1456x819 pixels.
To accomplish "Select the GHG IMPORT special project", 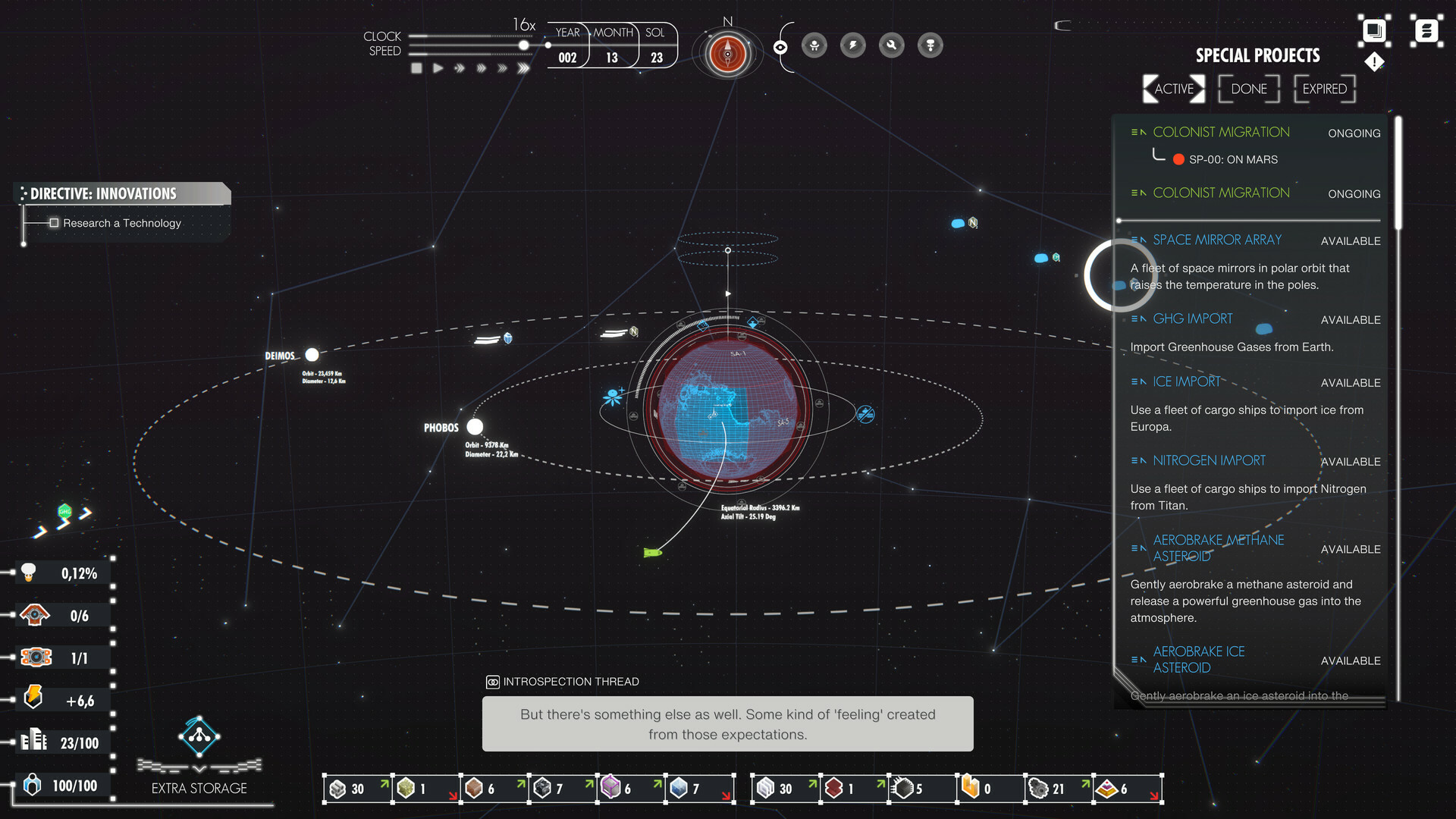I will [x=1193, y=318].
